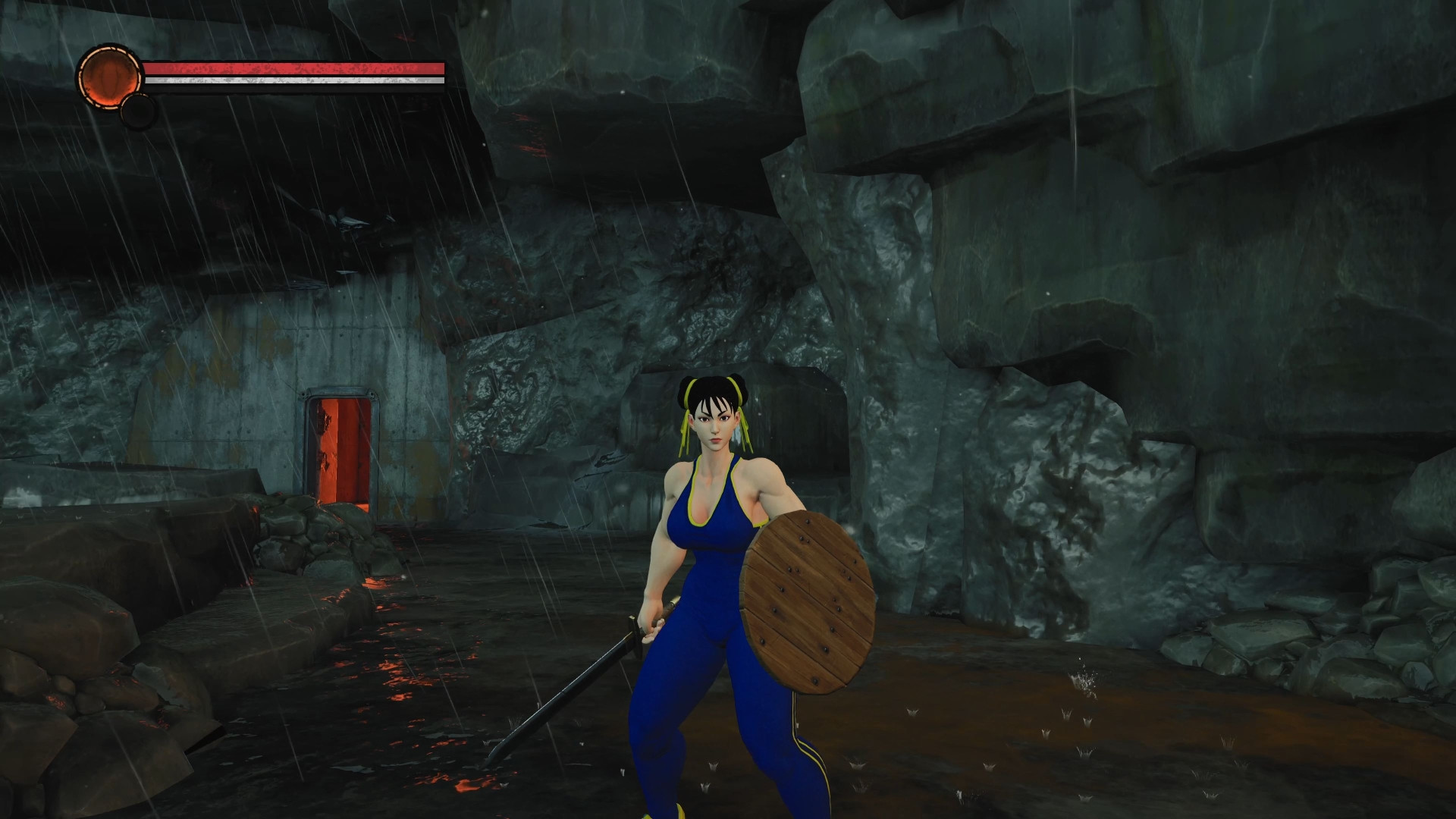Screen dimensions: 1456x819
Task: Click the glowing orange health orb
Action: click(110, 76)
